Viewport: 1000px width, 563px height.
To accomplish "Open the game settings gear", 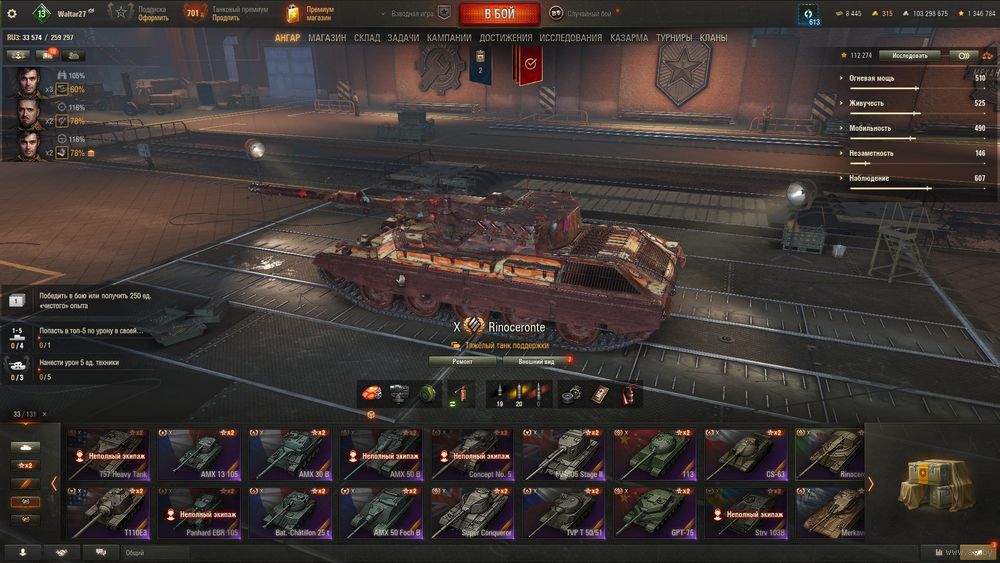I will (x=12, y=14).
